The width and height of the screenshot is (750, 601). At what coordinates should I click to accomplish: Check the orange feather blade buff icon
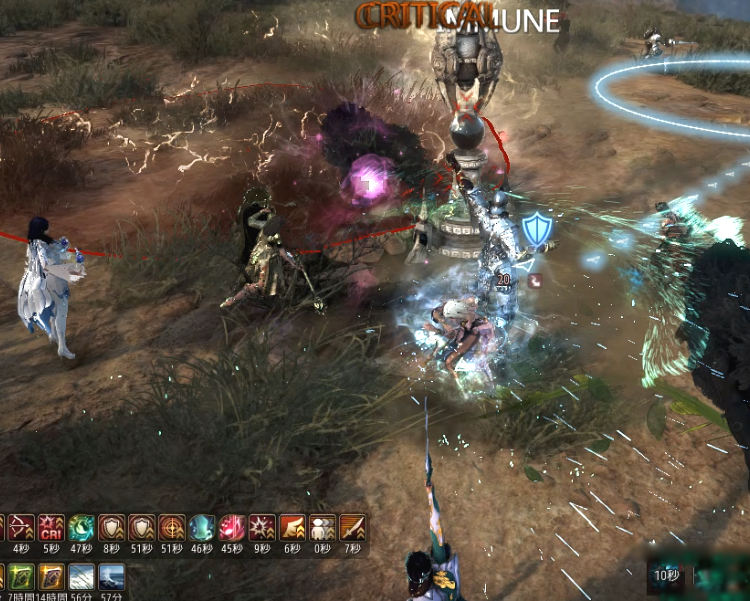coord(352,527)
